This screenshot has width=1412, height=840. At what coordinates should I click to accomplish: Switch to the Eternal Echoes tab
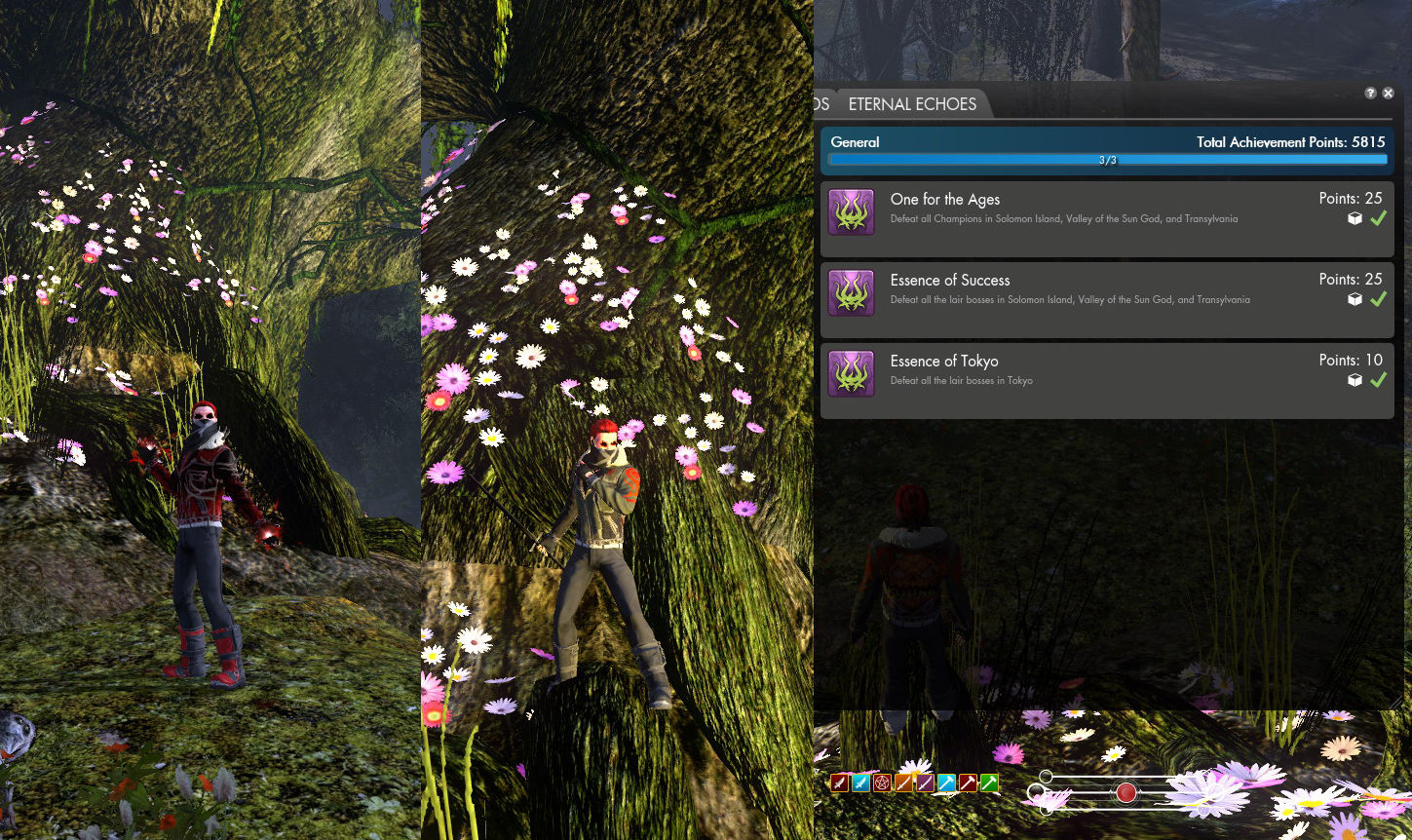click(912, 104)
